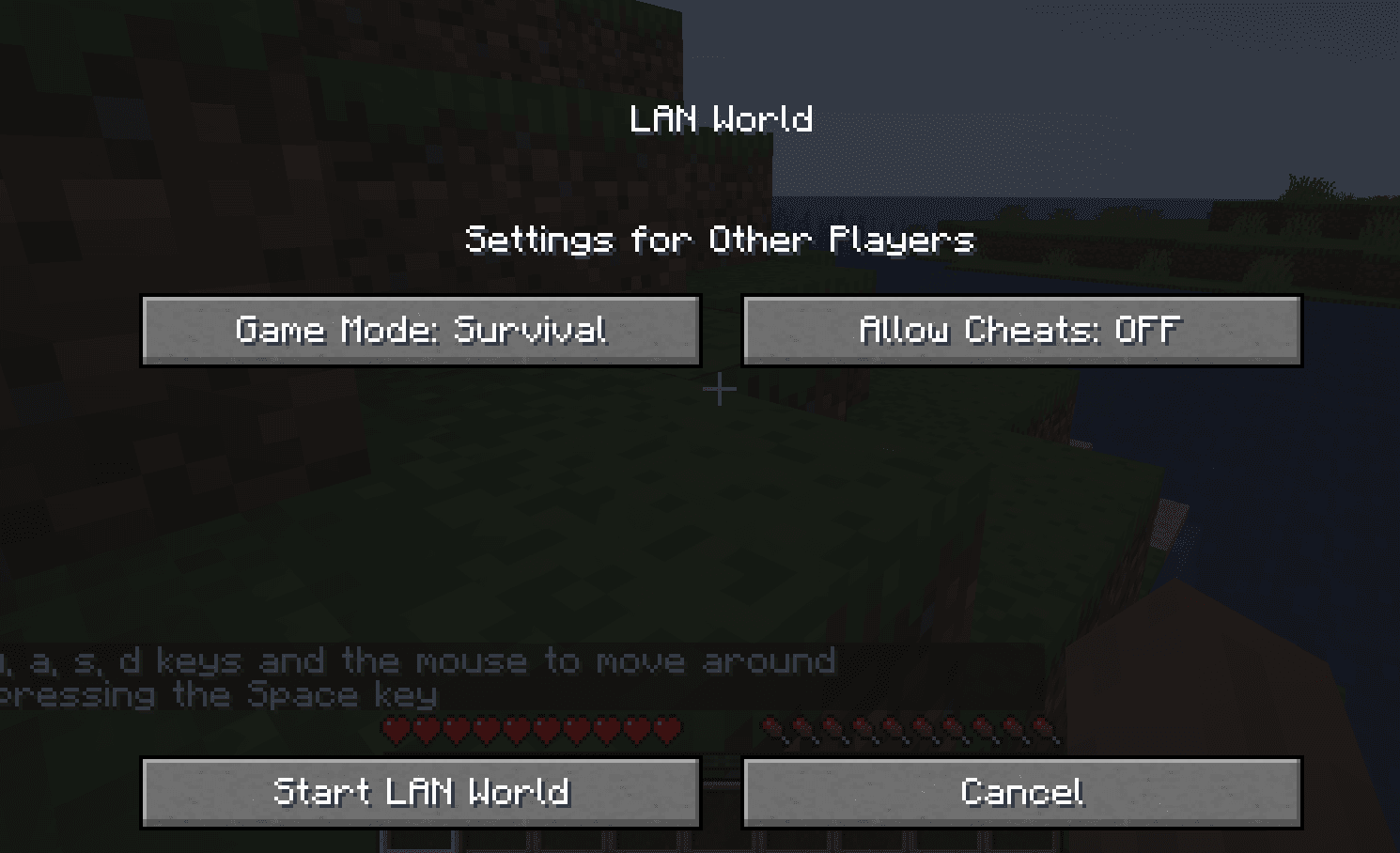Click the leftmost hunger drumstick icon
Viewport: 1400px width, 853px height.
click(775, 728)
